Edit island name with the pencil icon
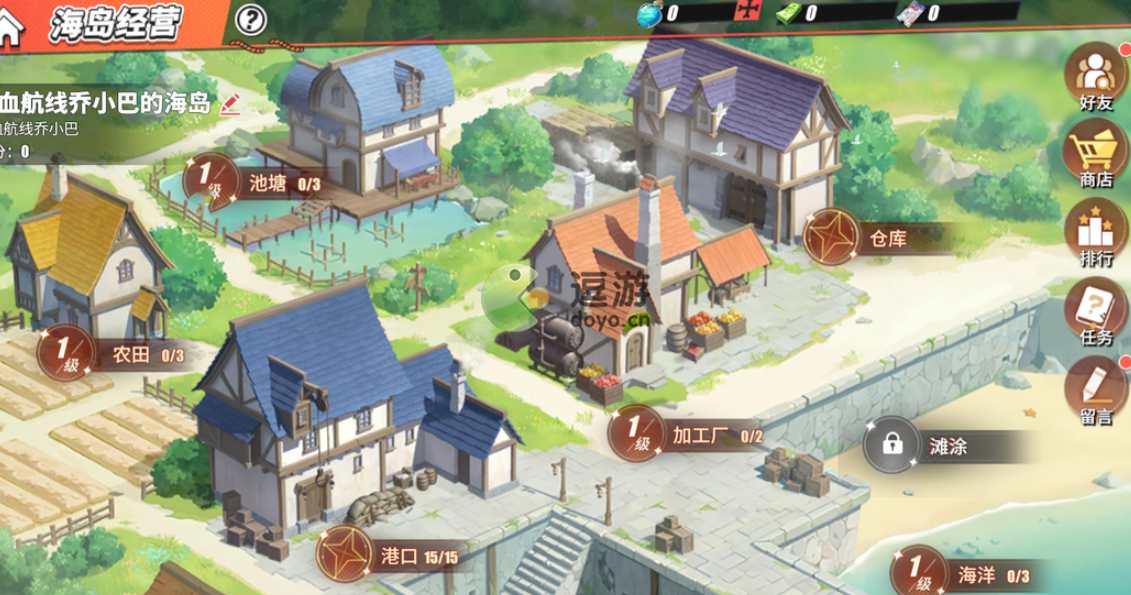 point(230,103)
